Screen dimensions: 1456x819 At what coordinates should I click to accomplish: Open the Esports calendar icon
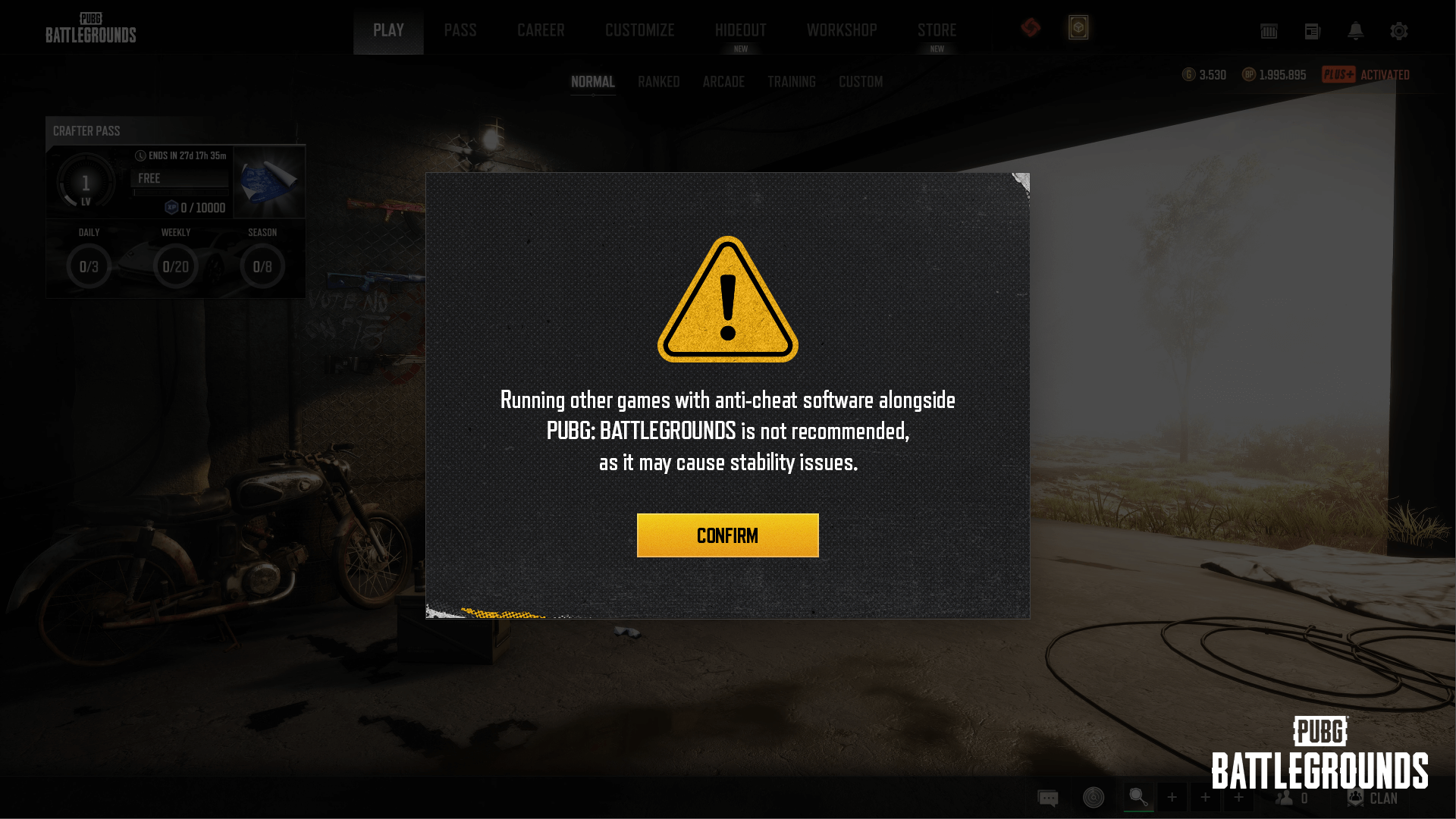(x=1269, y=31)
